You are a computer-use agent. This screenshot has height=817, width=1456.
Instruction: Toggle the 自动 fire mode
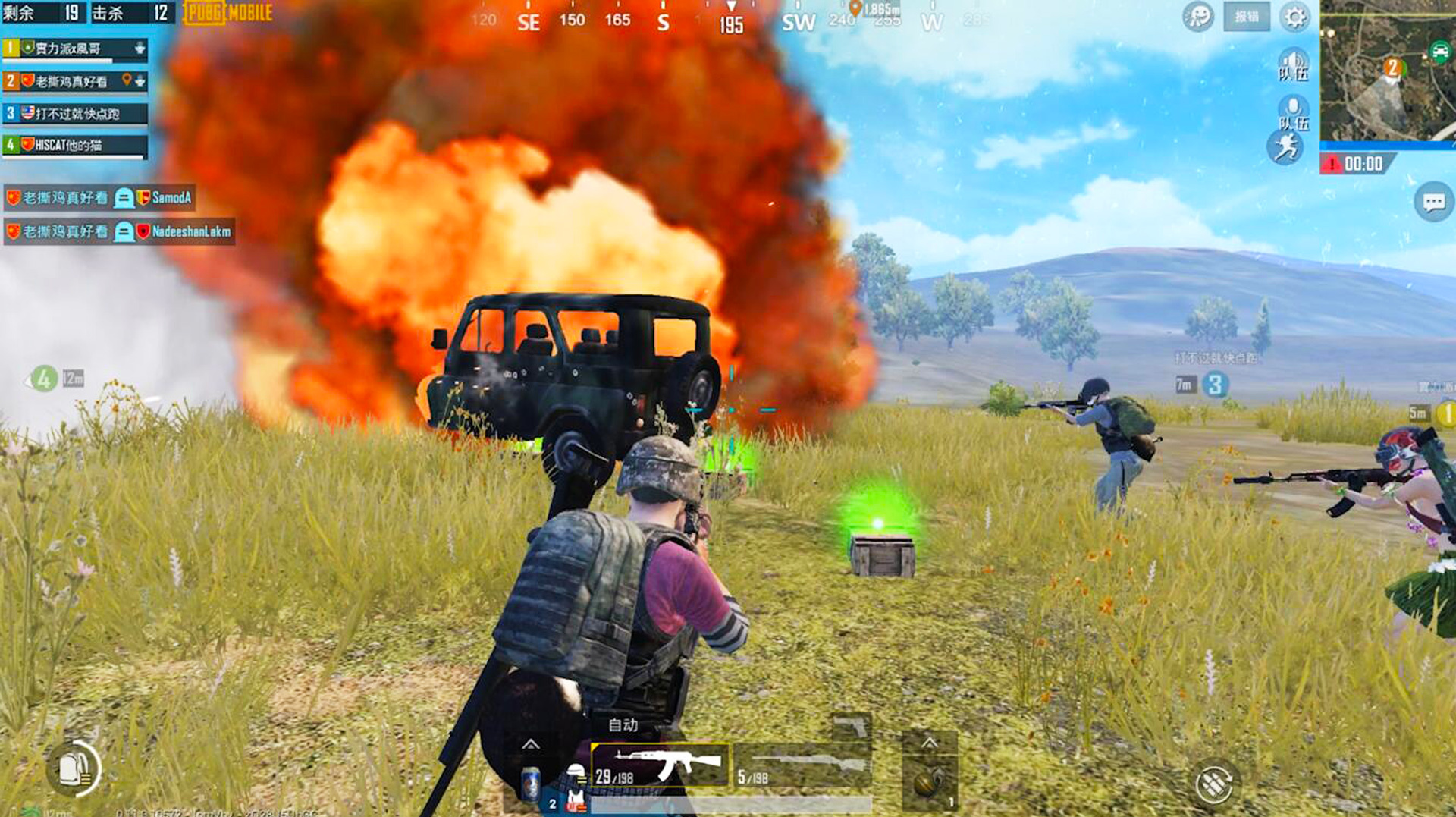click(x=623, y=725)
